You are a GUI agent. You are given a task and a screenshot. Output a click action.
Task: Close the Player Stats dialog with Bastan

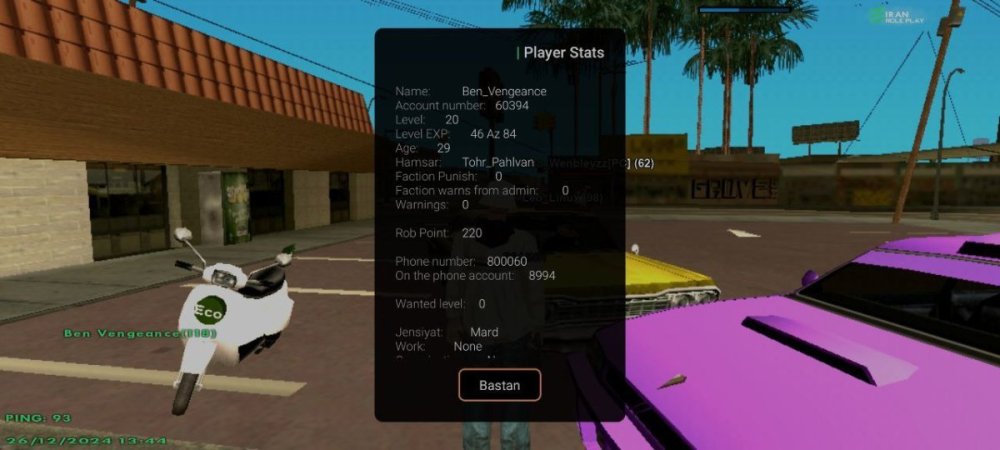(499, 385)
